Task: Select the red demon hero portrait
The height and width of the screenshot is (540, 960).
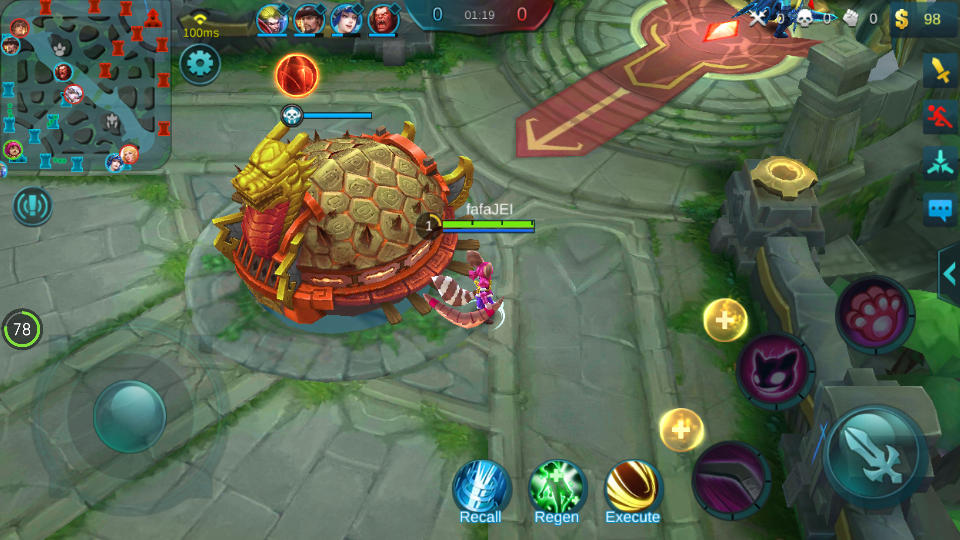Action: (383, 19)
